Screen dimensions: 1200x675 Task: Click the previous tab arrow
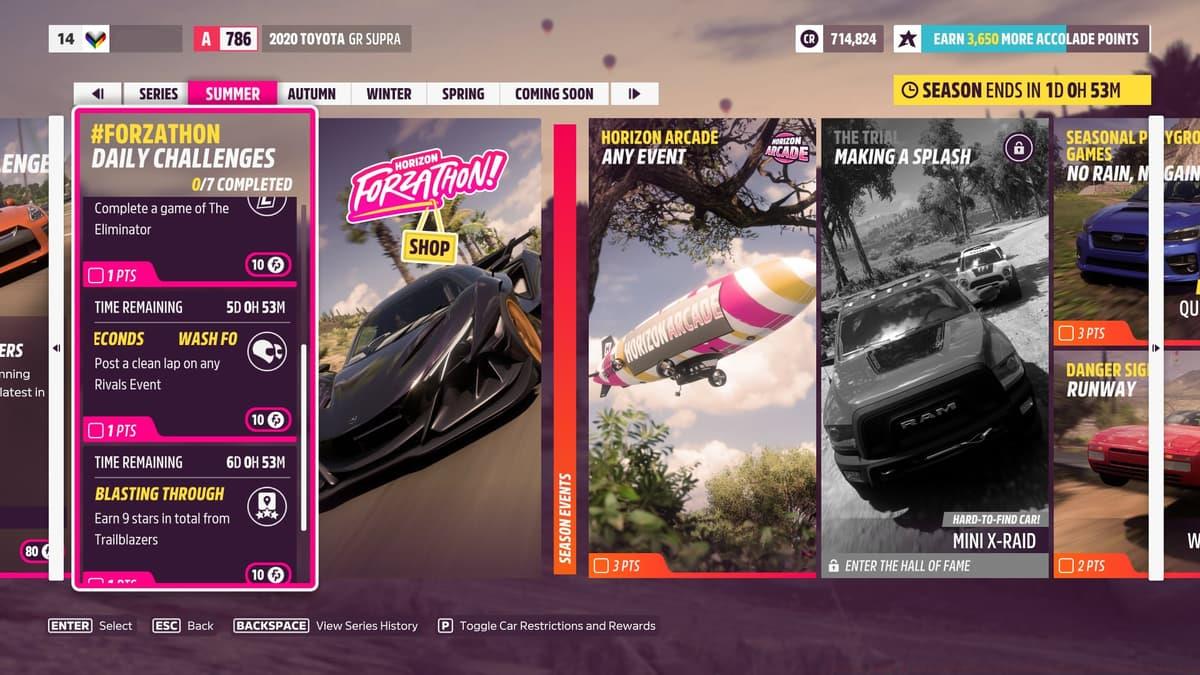(x=98, y=94)
